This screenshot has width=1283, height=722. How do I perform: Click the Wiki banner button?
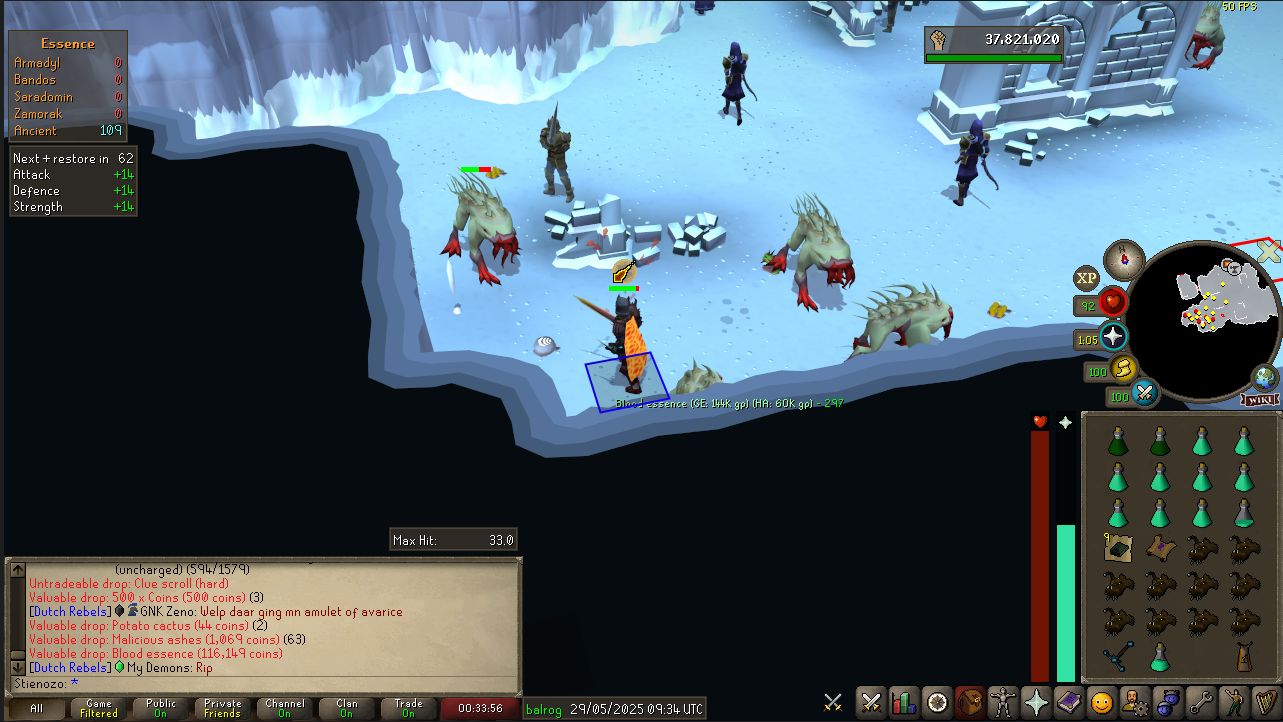pyautogui.click(x=1261, y=400)
